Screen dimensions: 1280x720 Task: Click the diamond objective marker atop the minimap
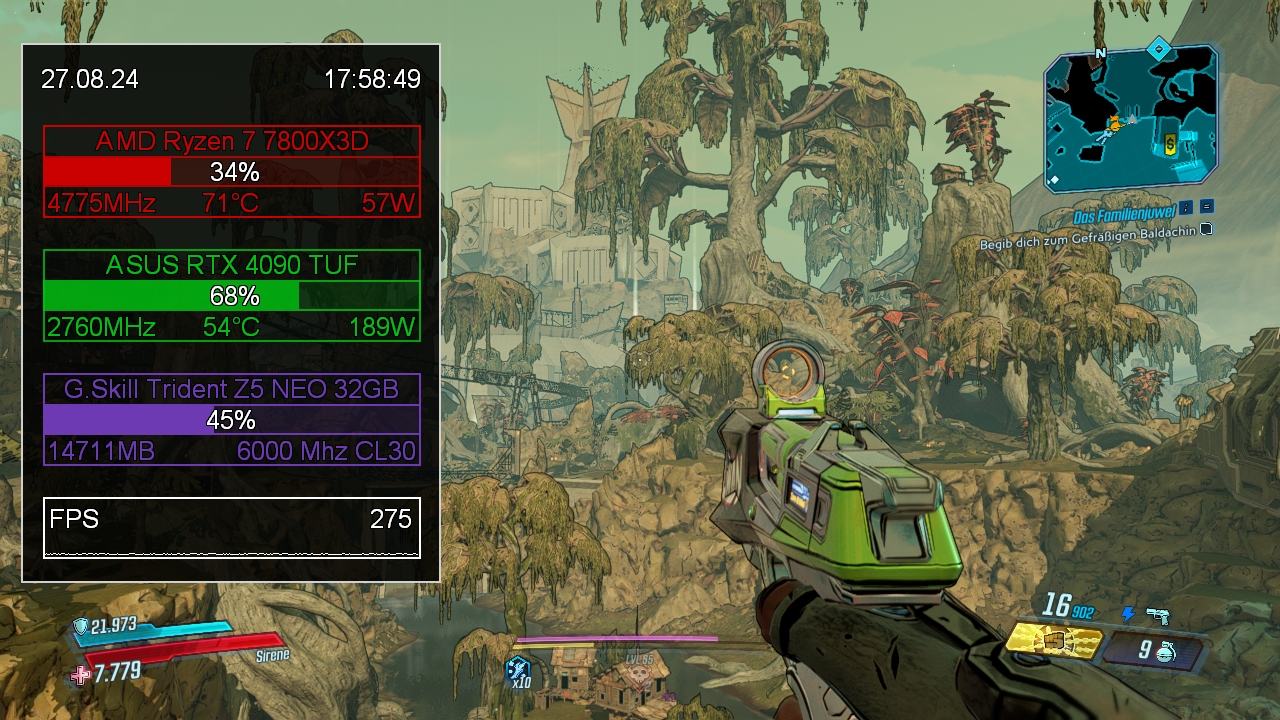[1158, 49]
